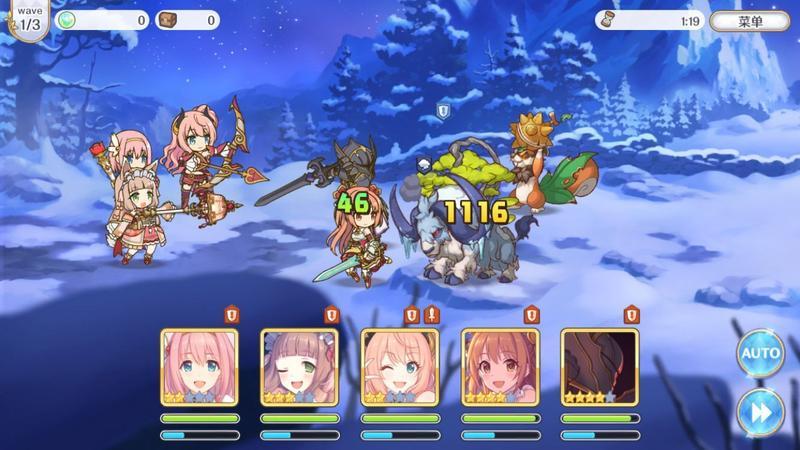The width and height of the screenshot is (800, 450).
Task: Trigger the elf-eared blonde character's skill portrait
Action: pyautogui.click(x=399, y=366)
